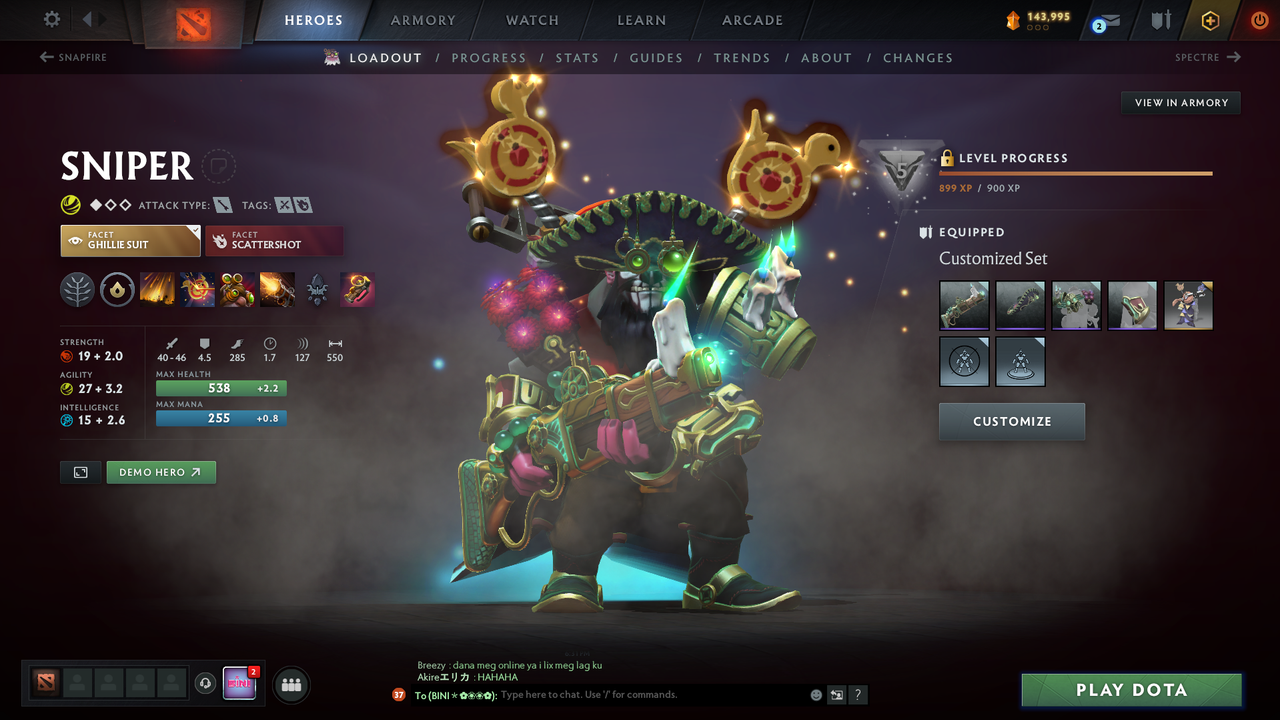Click Sniper's talent tree icon
Image resolution: width=1280 pixels, height=720 pixels.
[x=77, y=290]
